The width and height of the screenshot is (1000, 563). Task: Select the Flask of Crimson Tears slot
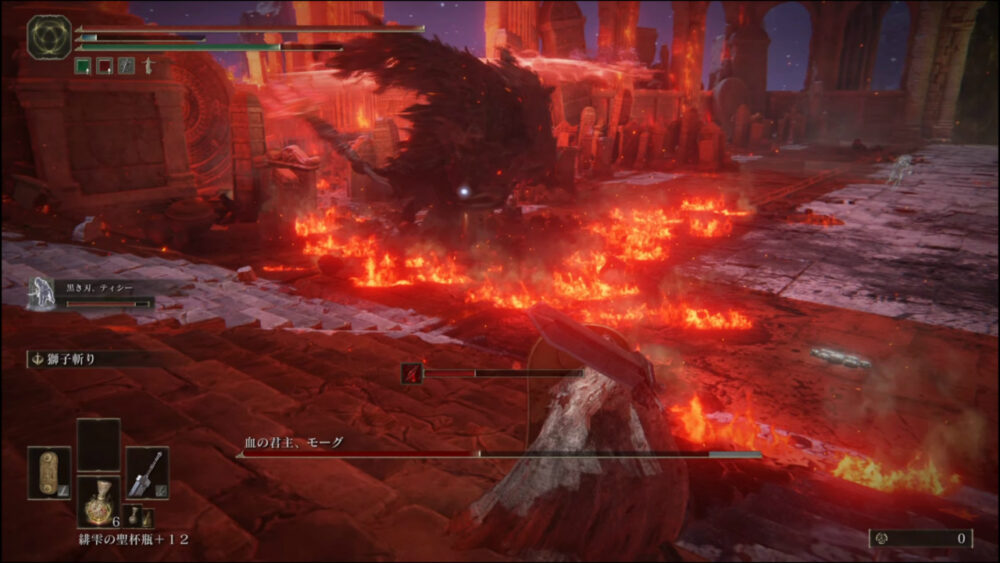pyautogui.click(x=98, y=501)
